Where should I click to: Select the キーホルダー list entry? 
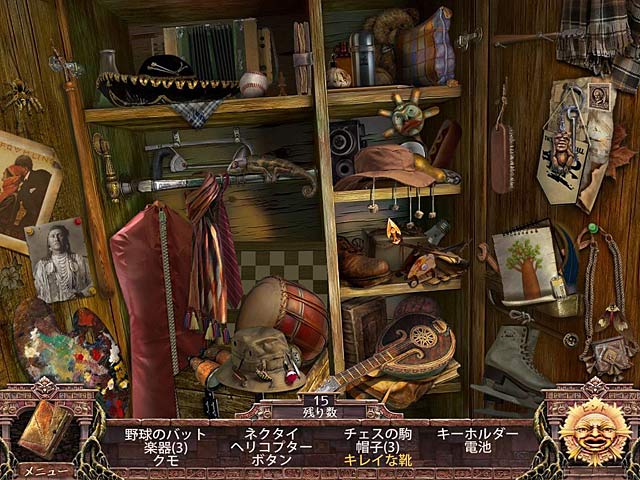click(x=477, y=434)
